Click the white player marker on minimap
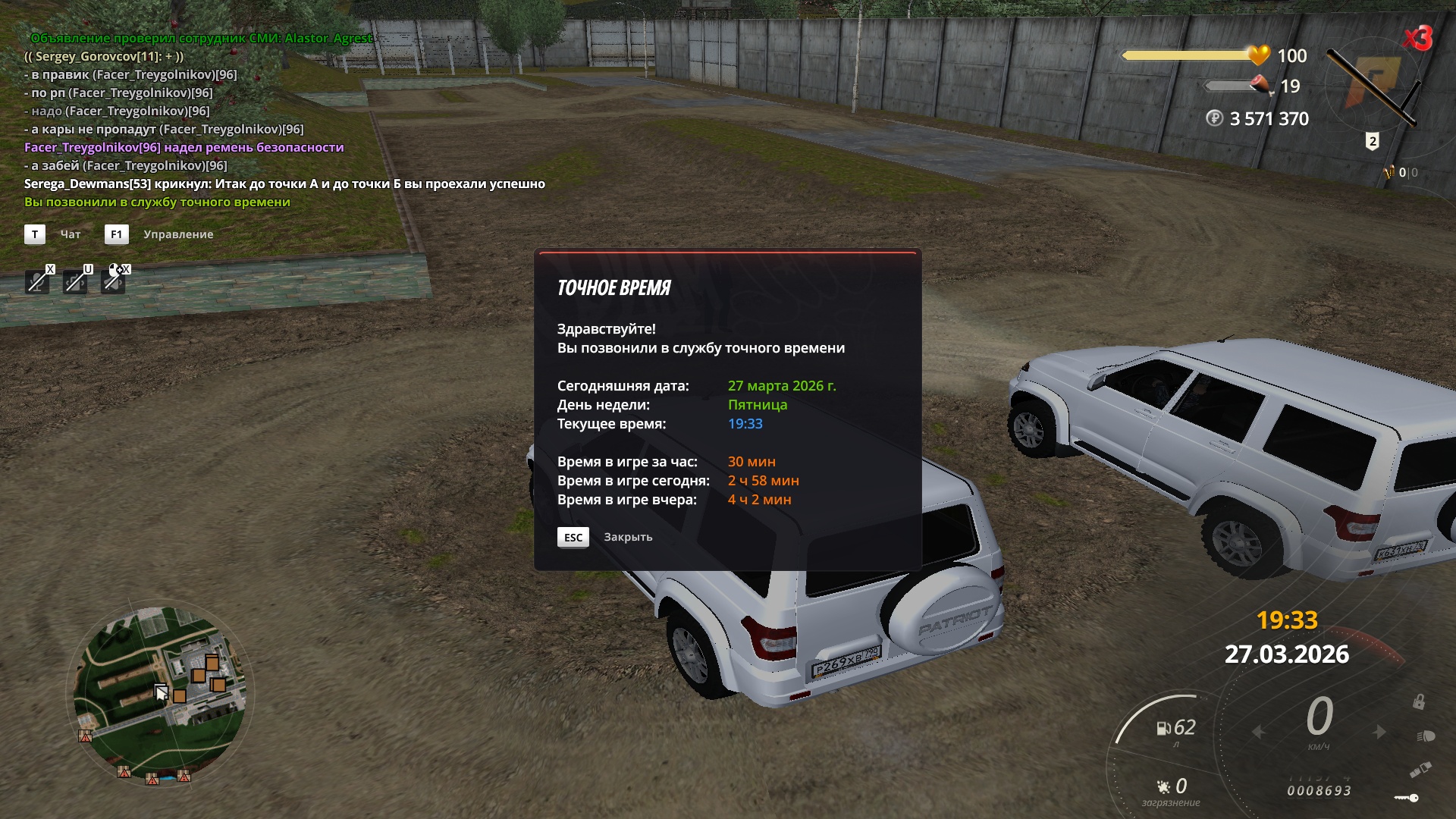Image resolution: width=1456 pixels, height=819 pixels. [x=161, y=691]
